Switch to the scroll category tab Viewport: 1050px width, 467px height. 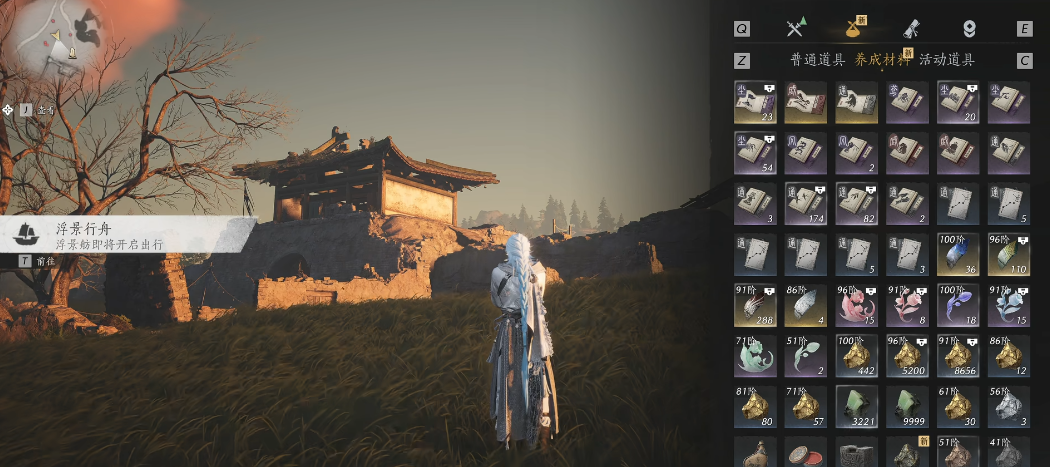tap(912, 28)
